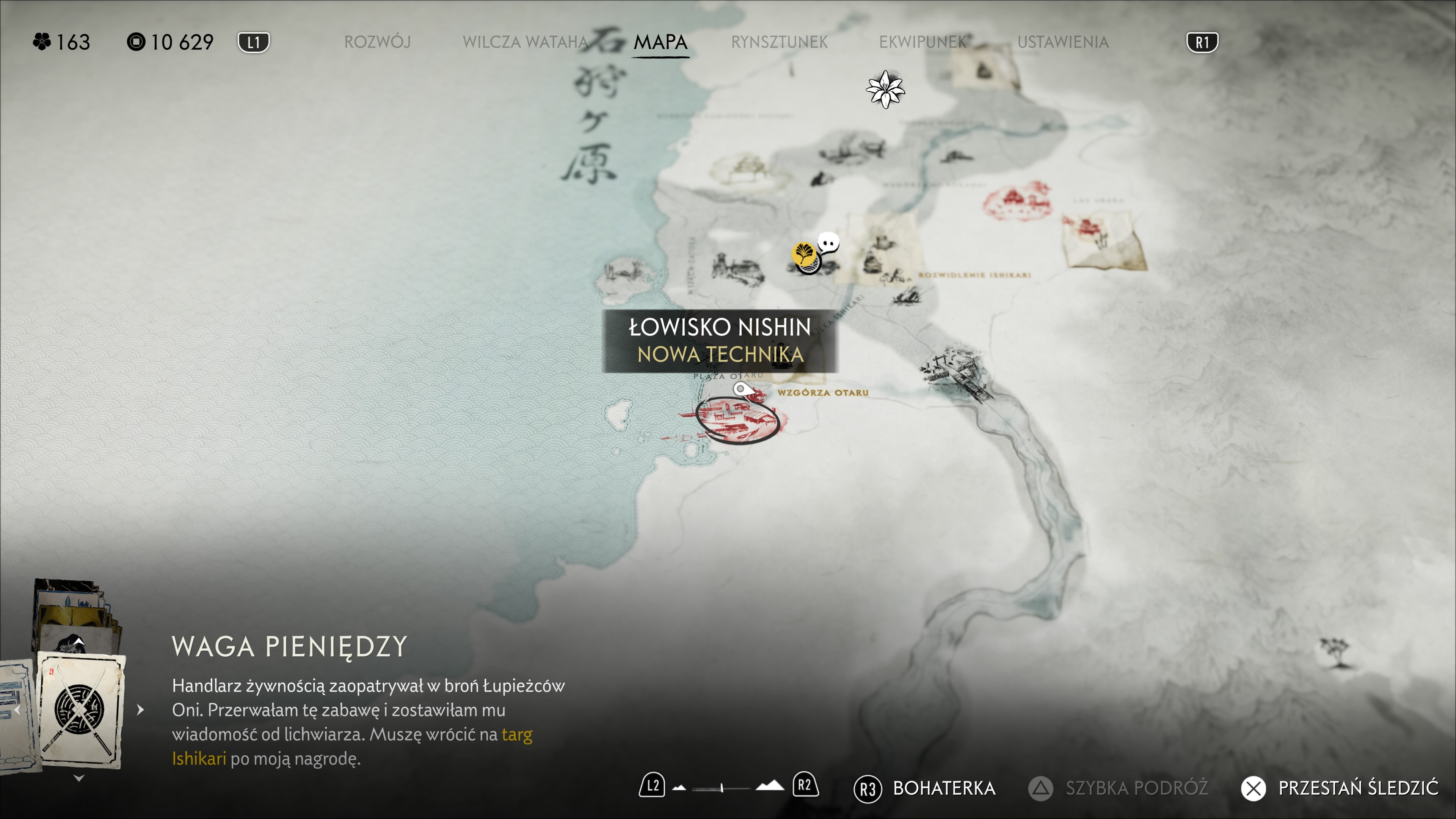Choose the Łowisko Nishin location pin
This screenshot has height=819, width=1456.
click(x=741, y=389)
